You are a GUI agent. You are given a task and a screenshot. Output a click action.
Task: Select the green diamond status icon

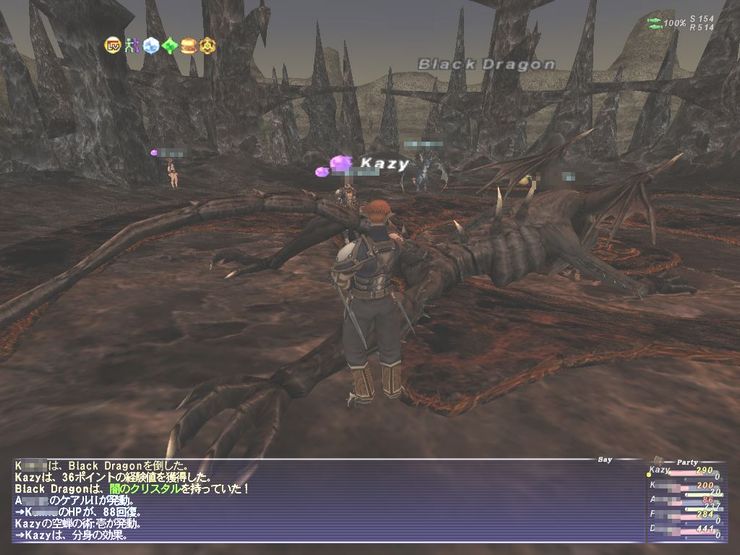[169, 45]
